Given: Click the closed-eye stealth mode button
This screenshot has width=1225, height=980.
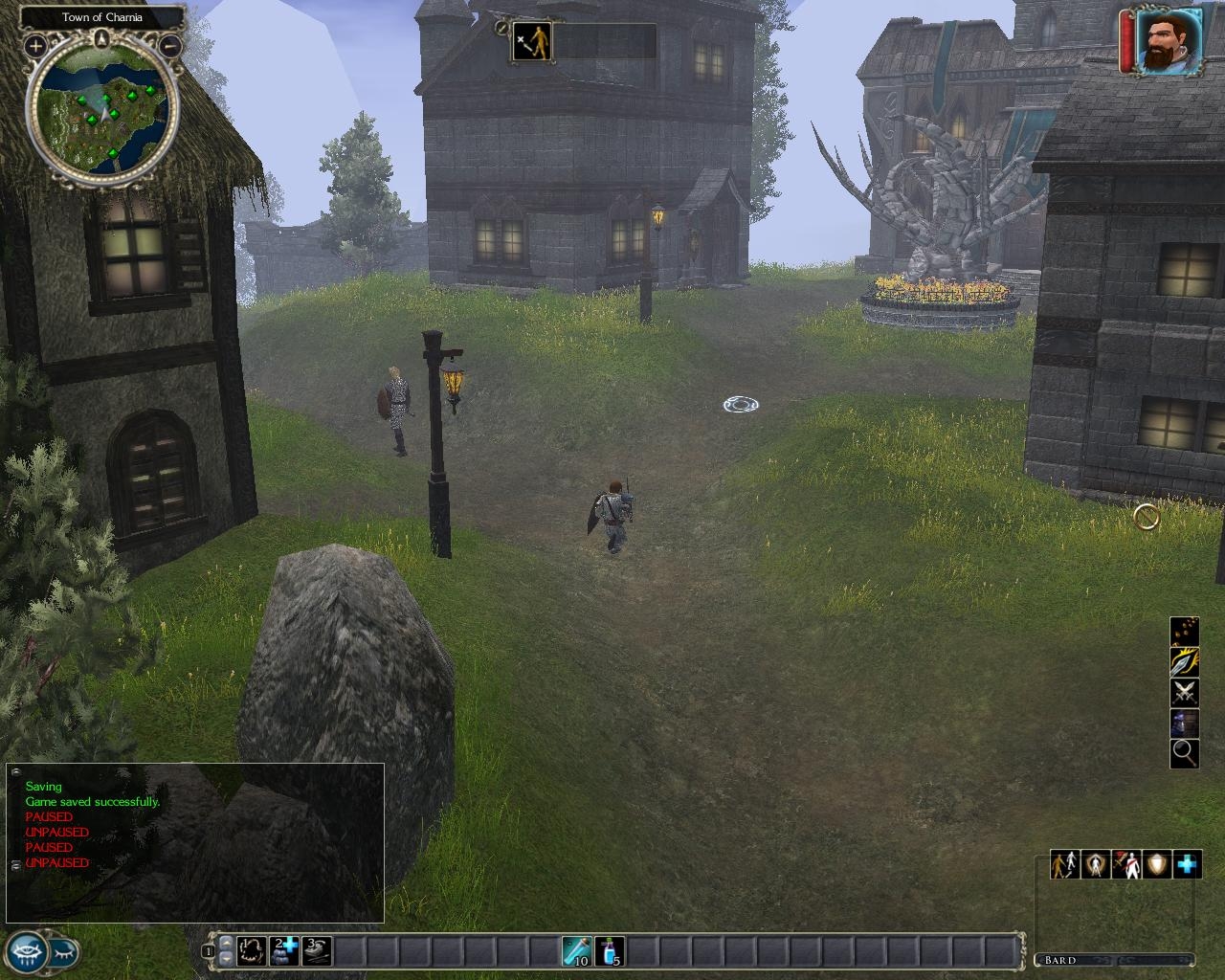Looking at the screenshot, I should tap(63, 951).
